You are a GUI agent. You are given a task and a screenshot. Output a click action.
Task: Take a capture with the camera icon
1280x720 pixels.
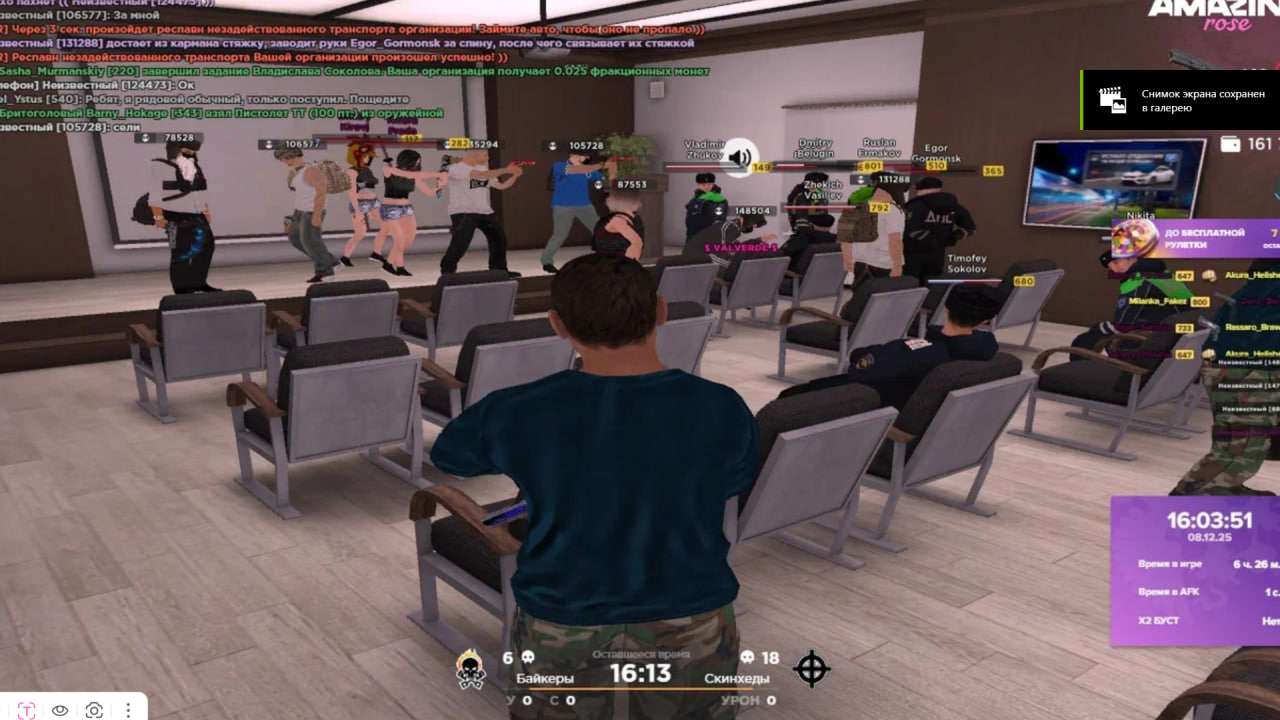click(x=94, y=710)
